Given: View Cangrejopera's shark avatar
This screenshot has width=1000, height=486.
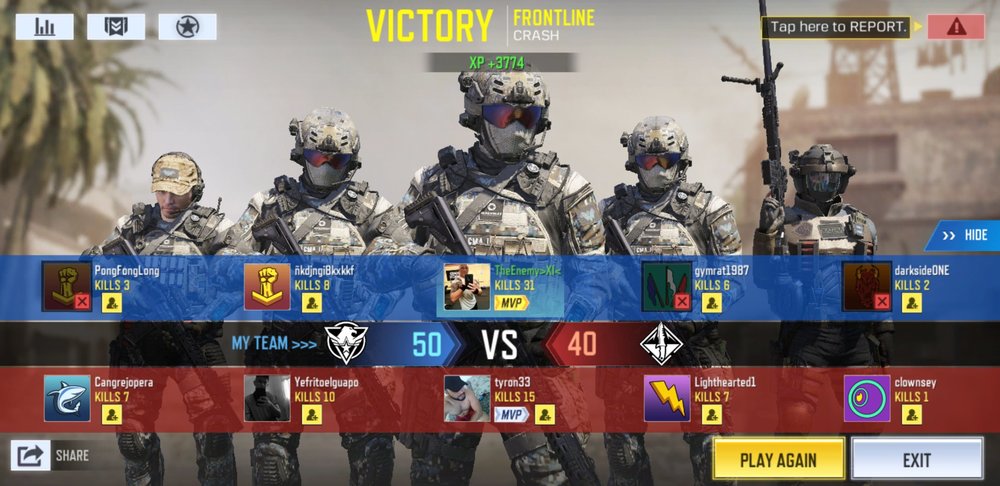Looking at the screenshot, I should [67, 398].
